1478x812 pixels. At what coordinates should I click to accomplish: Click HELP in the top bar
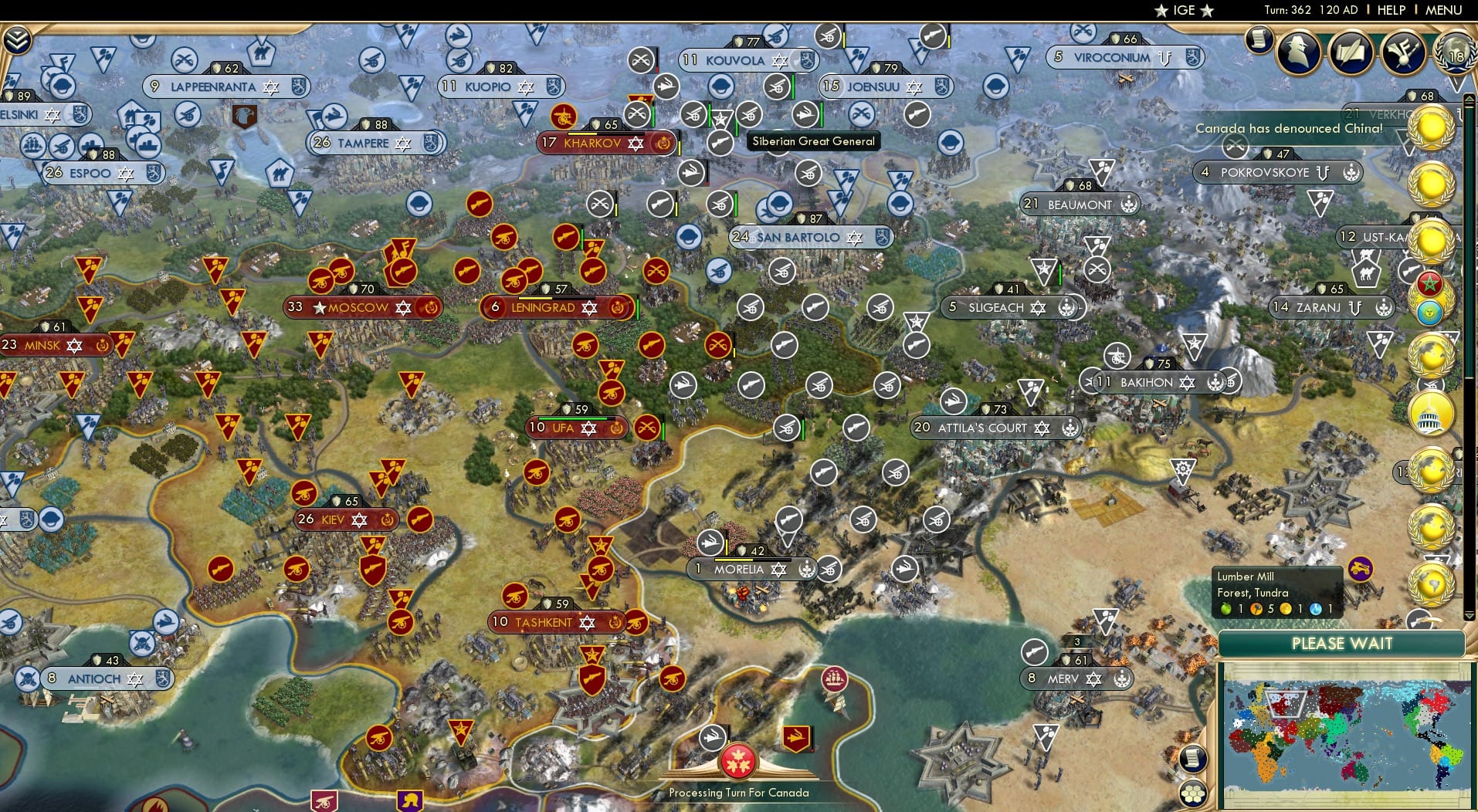pos(1390,10)
